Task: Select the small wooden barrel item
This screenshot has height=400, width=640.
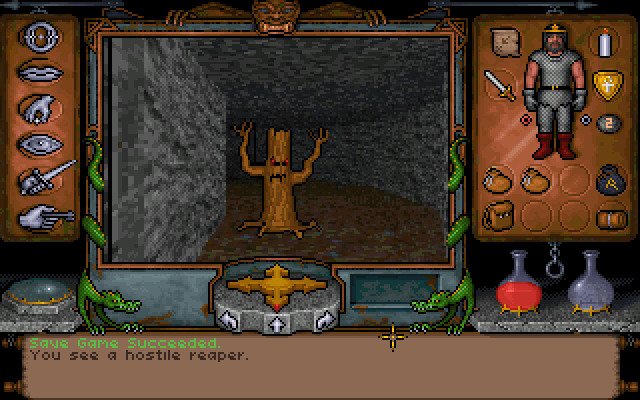Action: [604, 217]
